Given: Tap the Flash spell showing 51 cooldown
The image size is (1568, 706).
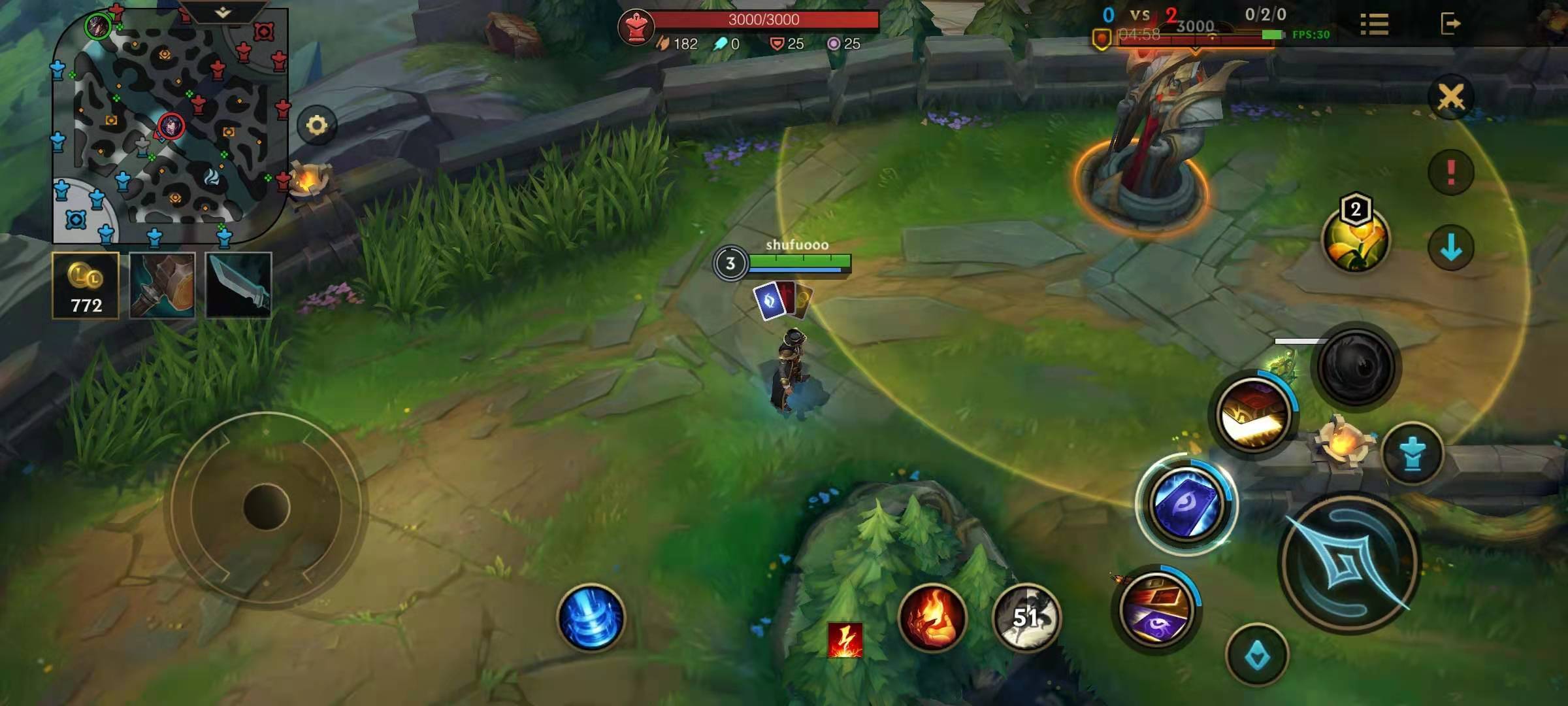Looking at the screenshot, I should (1026, 618).
